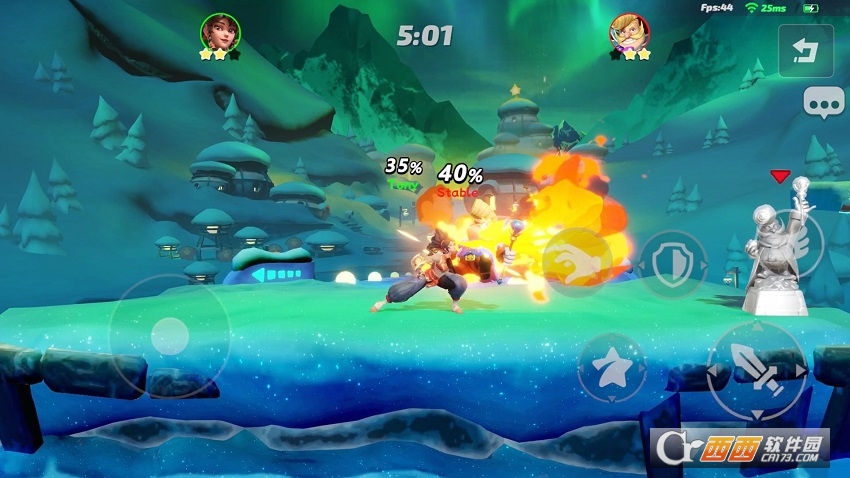Viewport: 850px width, 478px height.
Task: Select the blonde player portrait with glasses
Action: (630, 32)
